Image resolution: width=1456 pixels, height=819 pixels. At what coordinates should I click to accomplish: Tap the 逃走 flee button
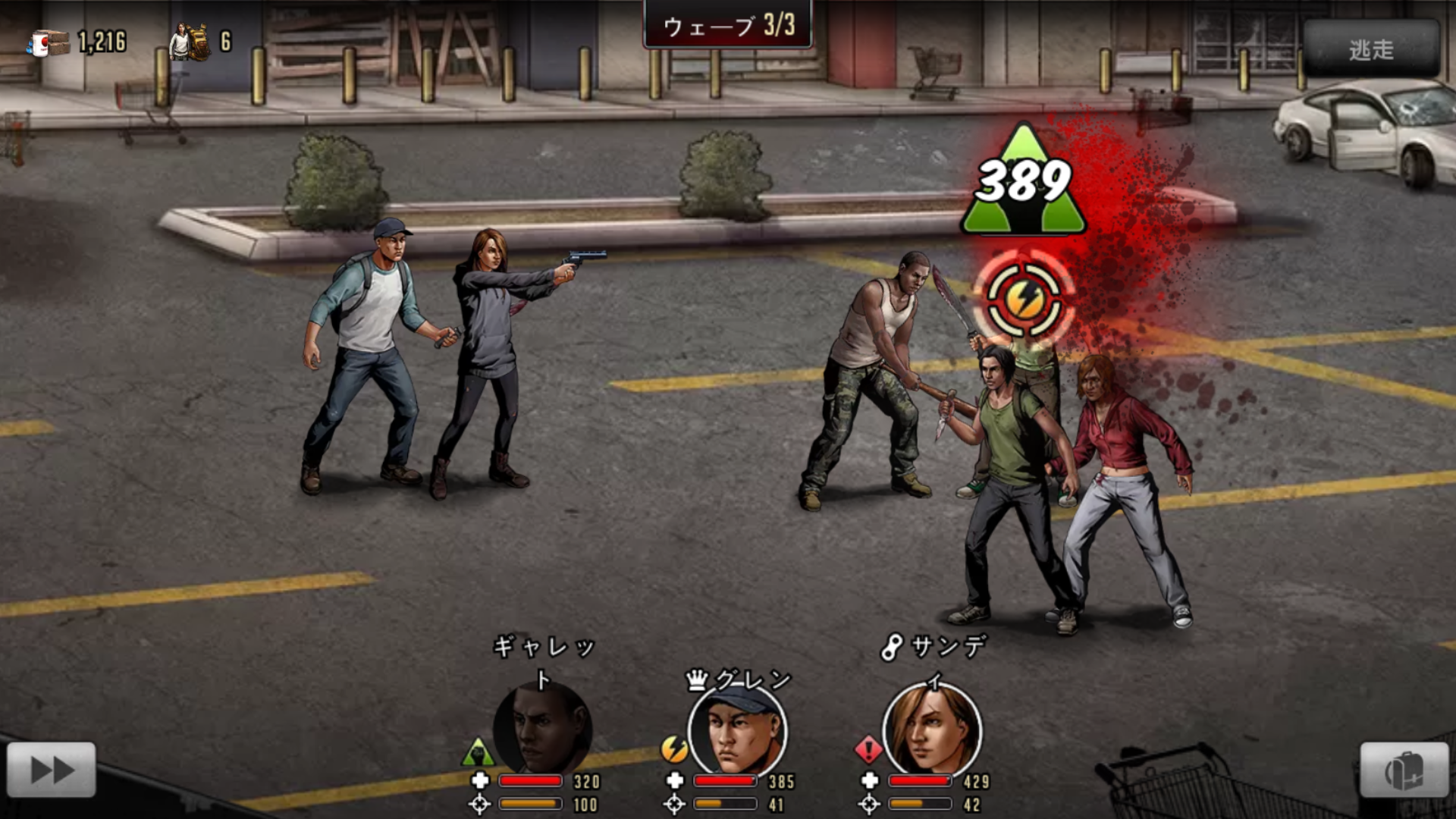pos(1371,49)
